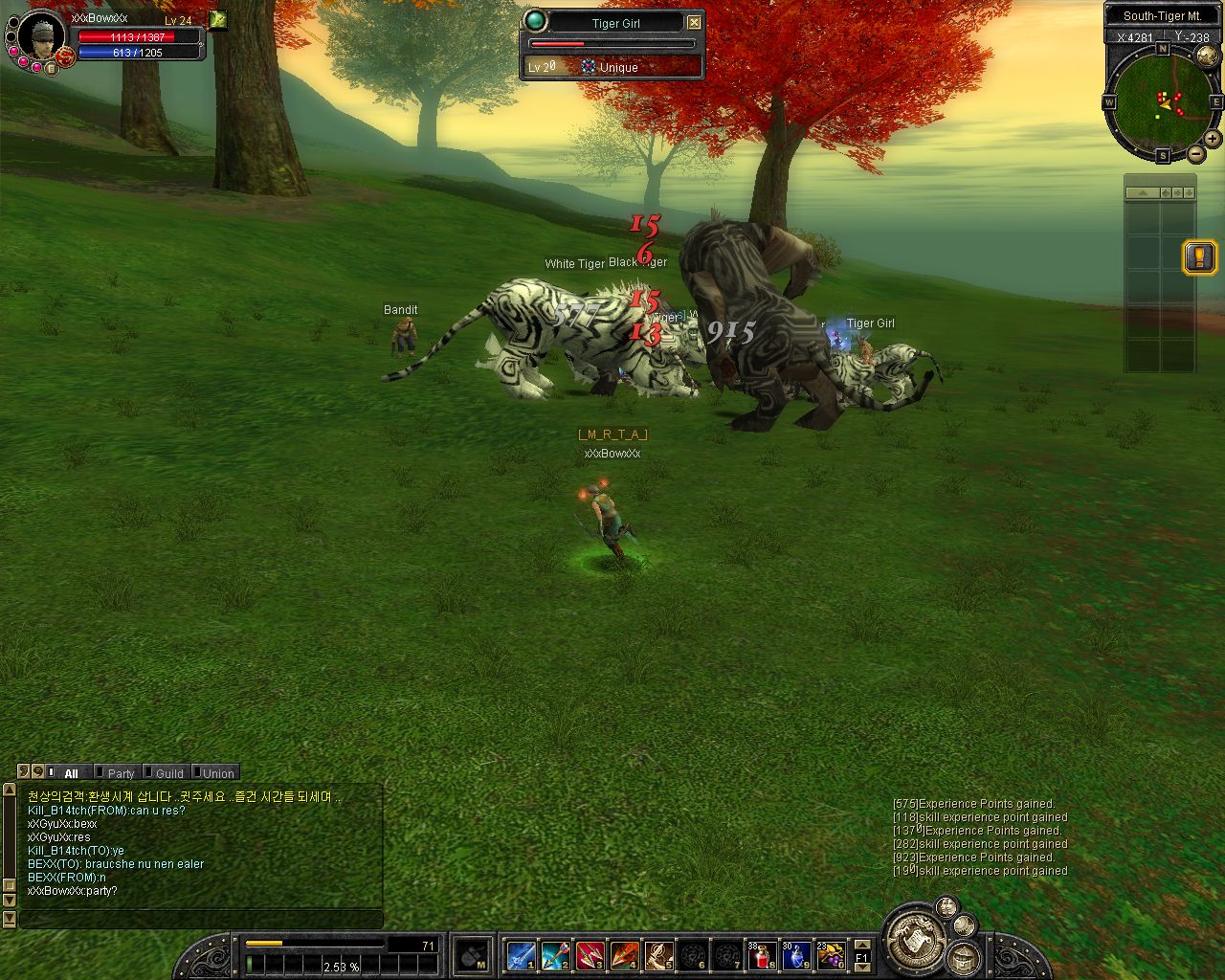
Task: Click the player portrait of xXxBowxXx
Action: click(41, 37)
